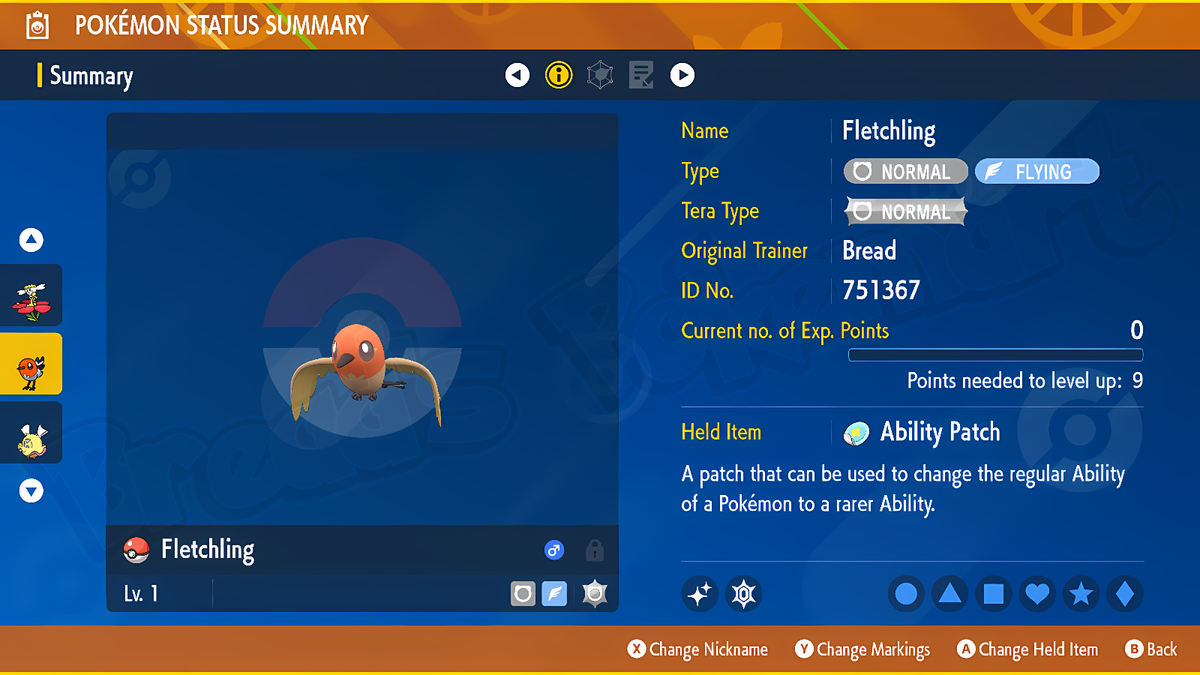This screenshot has height=675, width=1200.
Task: Go to the next summary page arrow
Action: [682, 75]
